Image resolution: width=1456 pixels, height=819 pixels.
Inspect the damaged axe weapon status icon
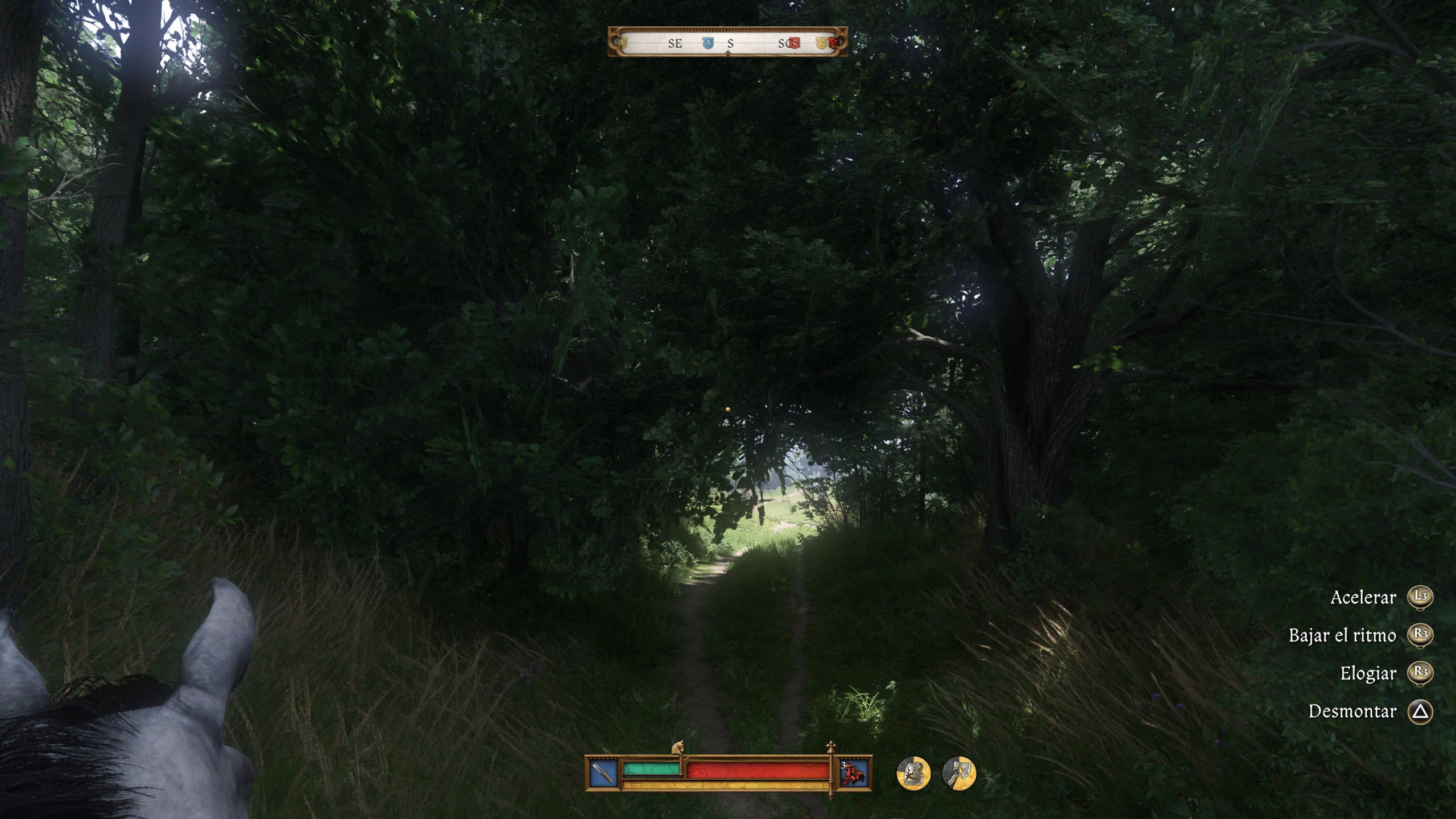pos(959,773)
